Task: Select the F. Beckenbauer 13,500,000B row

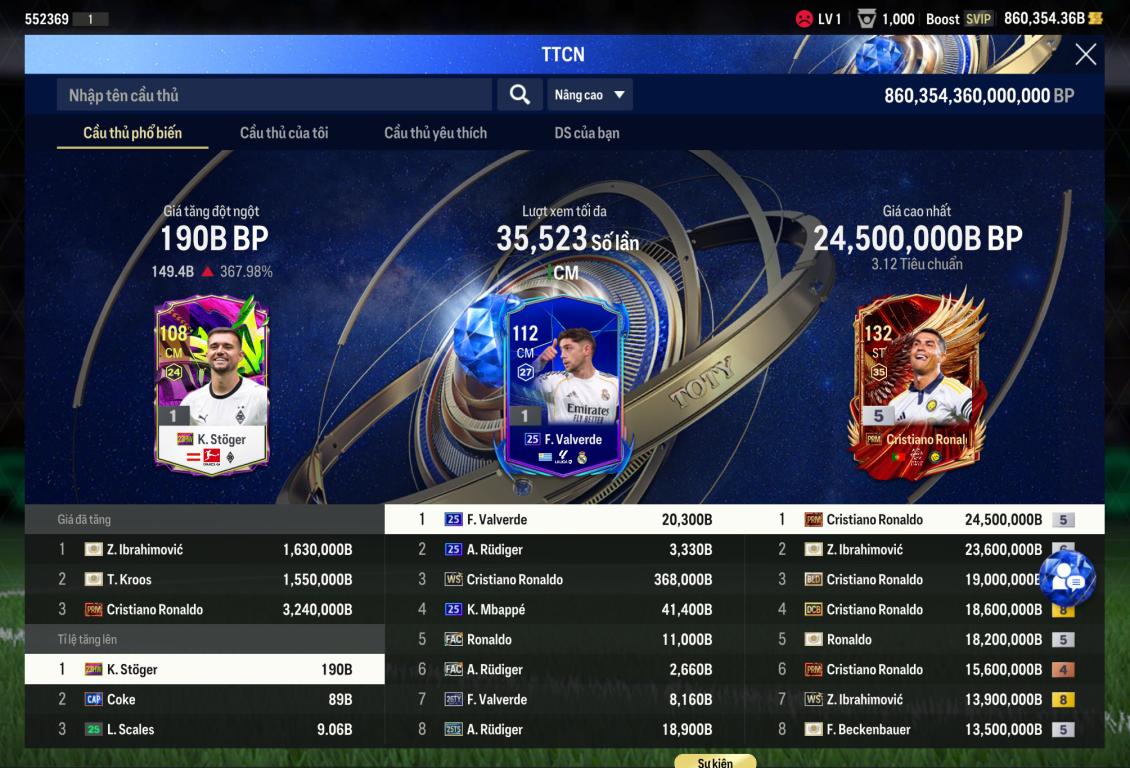Action: click(925, 729)
